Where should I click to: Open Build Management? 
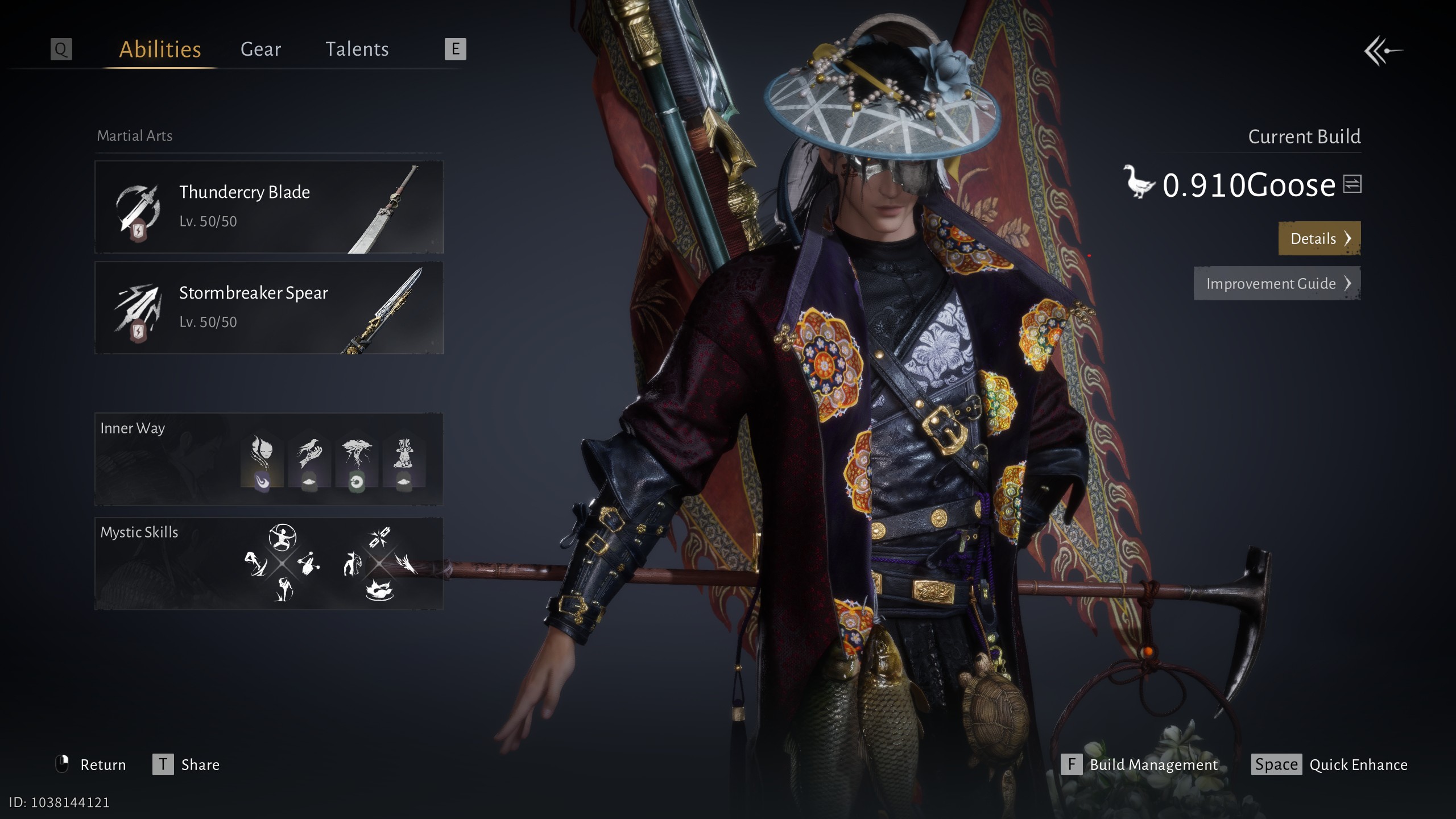coord(1140,764)
